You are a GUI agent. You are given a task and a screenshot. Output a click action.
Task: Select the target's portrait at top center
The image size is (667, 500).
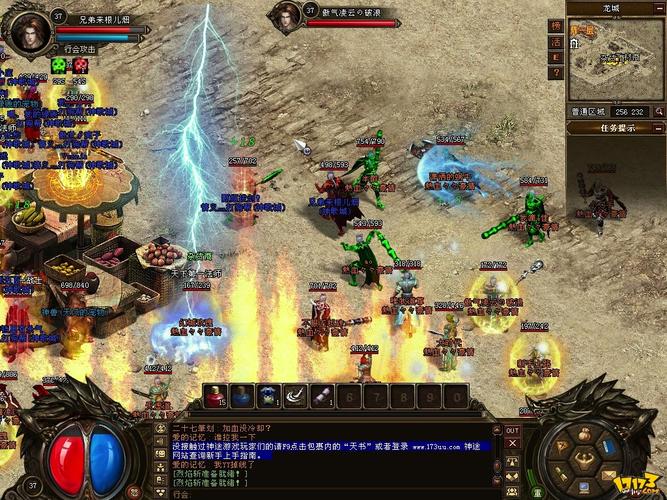click(x=285, y=13)
